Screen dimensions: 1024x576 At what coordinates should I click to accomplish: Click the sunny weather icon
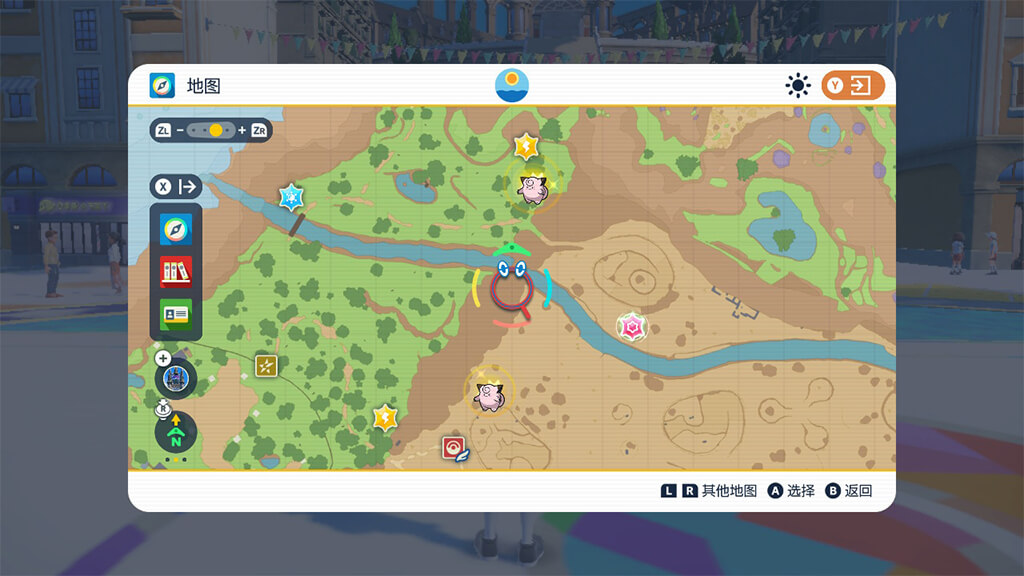pyautogui.click(x=797, y=86)
